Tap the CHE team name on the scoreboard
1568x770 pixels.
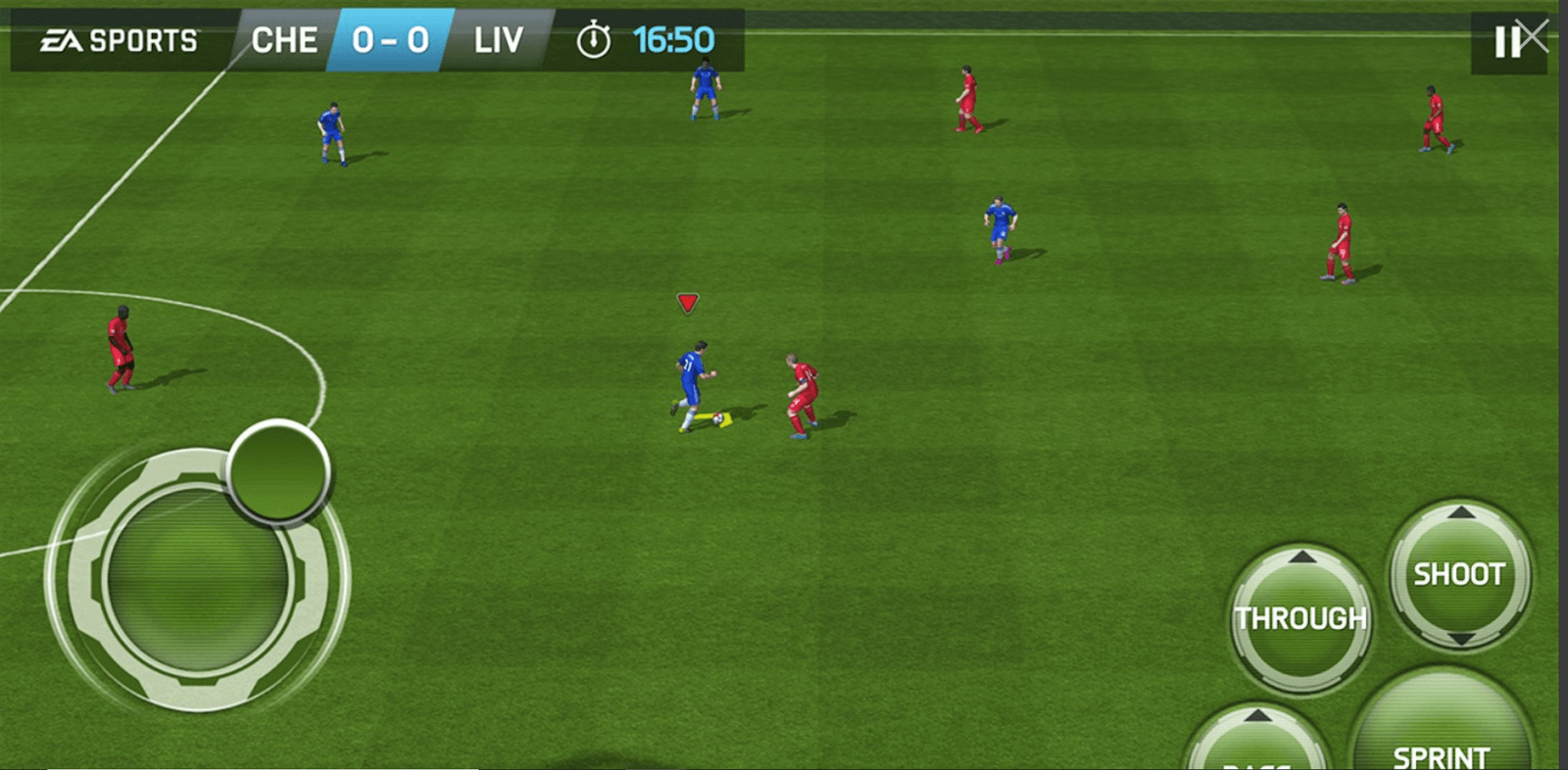coord(284,38)
